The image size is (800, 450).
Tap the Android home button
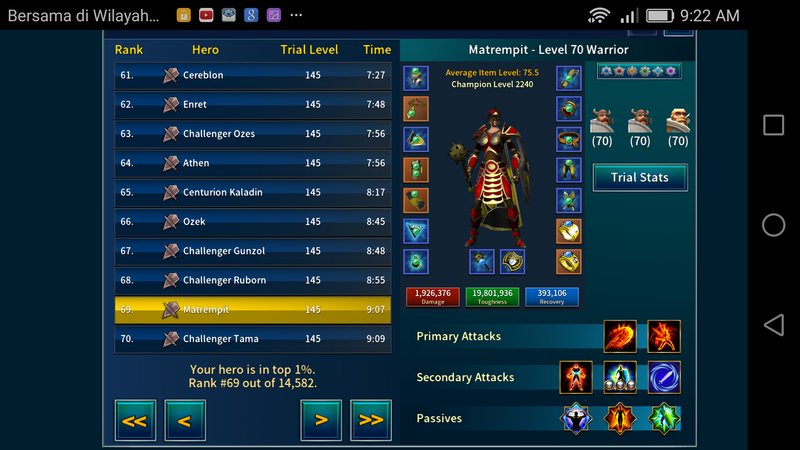click(x=773, y=225)
